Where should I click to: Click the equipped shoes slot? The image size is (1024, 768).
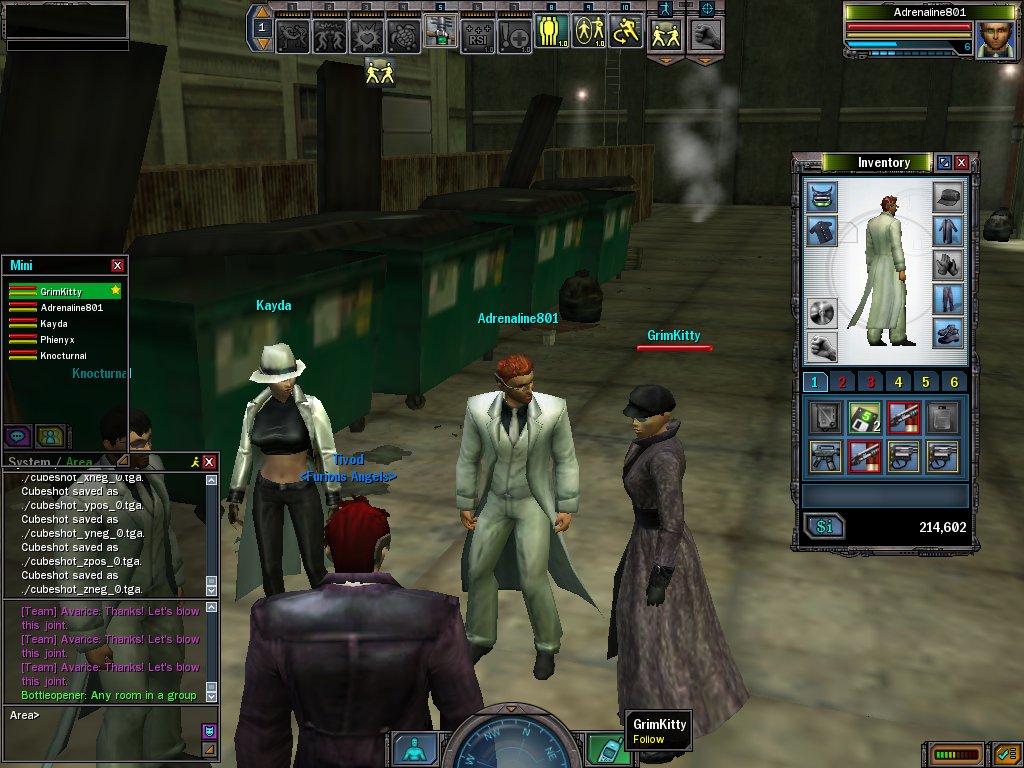(x=947, y=333)
